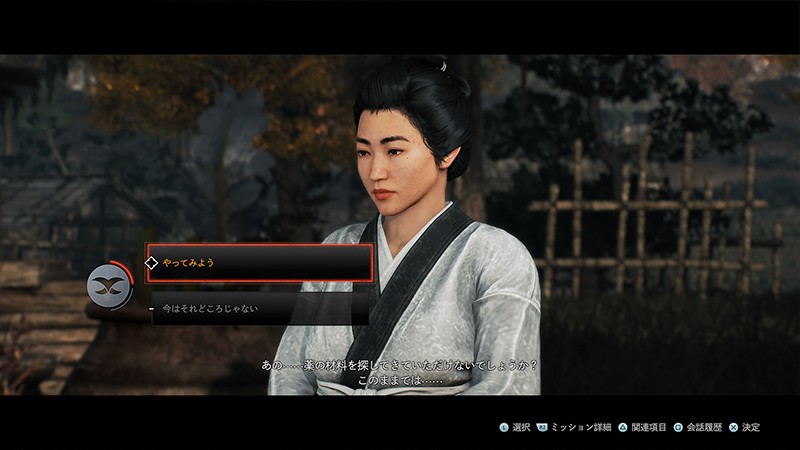This screenshot has height=450, width=800.
Task: Choose the やってみよう dialogue reply
Action: pos(259,263)
